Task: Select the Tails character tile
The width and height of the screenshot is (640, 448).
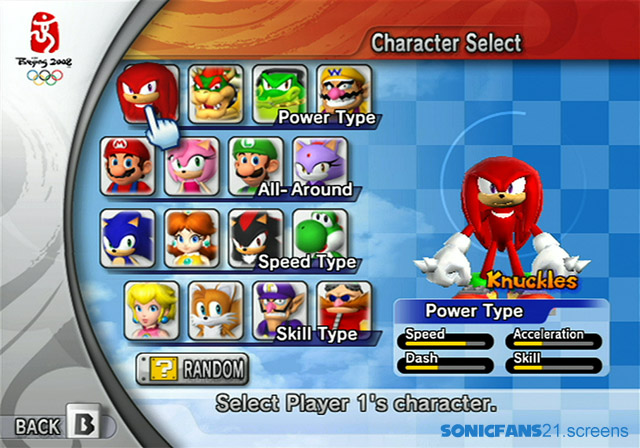Action: [x=217, y=310]
